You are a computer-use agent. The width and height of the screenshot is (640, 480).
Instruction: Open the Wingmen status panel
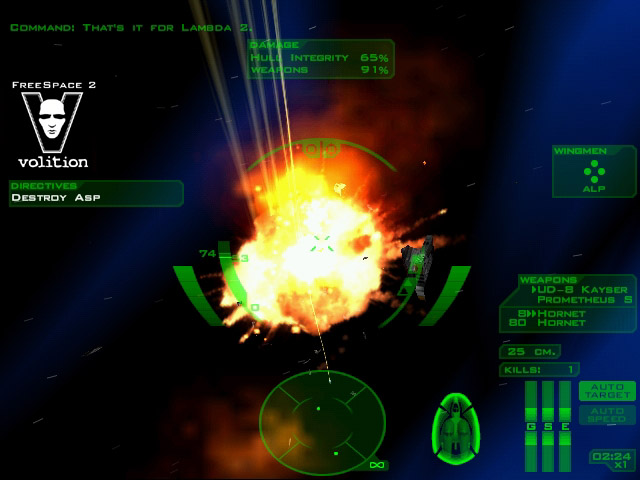click(594, 170)
